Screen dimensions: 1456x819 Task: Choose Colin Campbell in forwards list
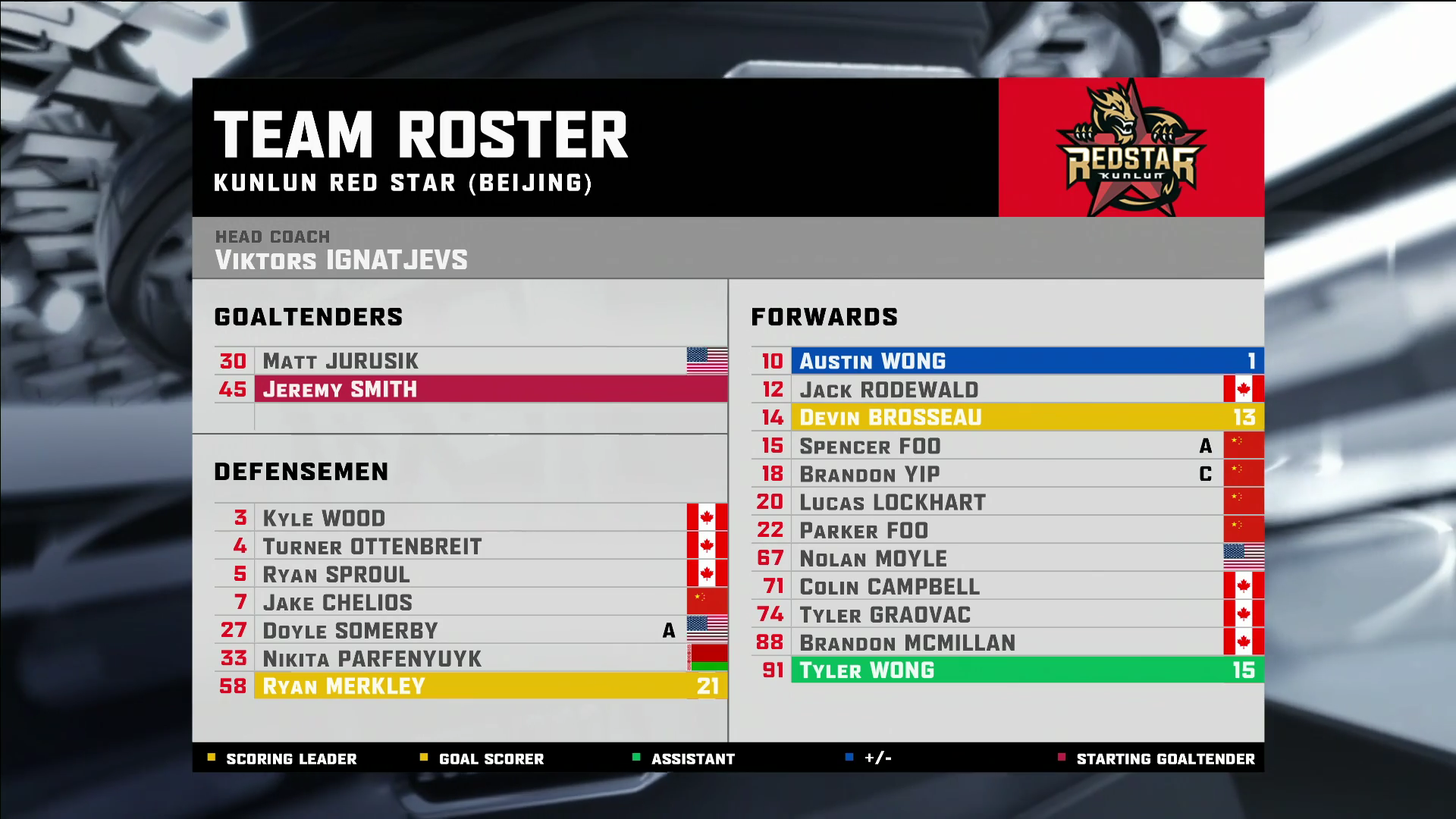click(1009, 586)
